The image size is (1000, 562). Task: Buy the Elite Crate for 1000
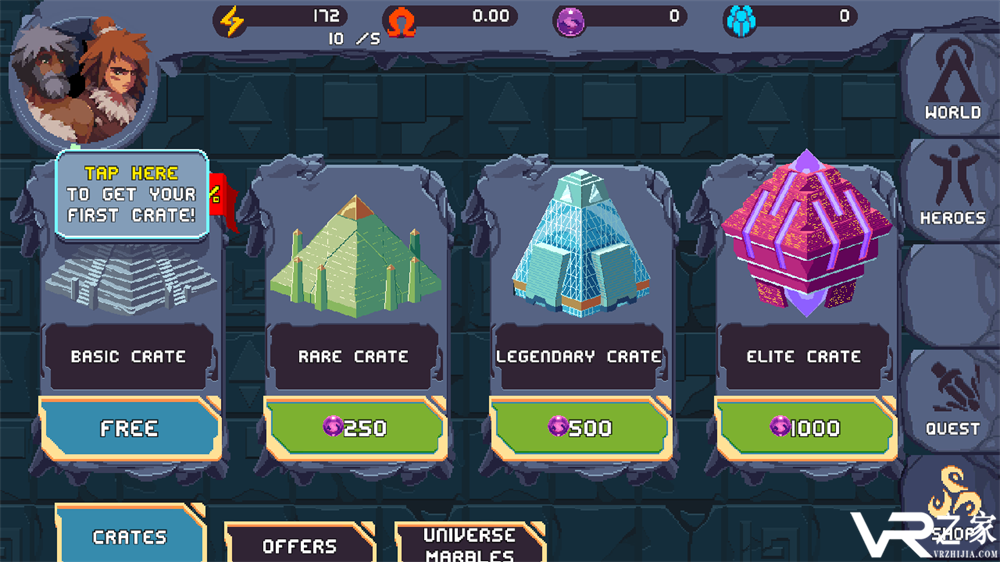pos(804,428)
